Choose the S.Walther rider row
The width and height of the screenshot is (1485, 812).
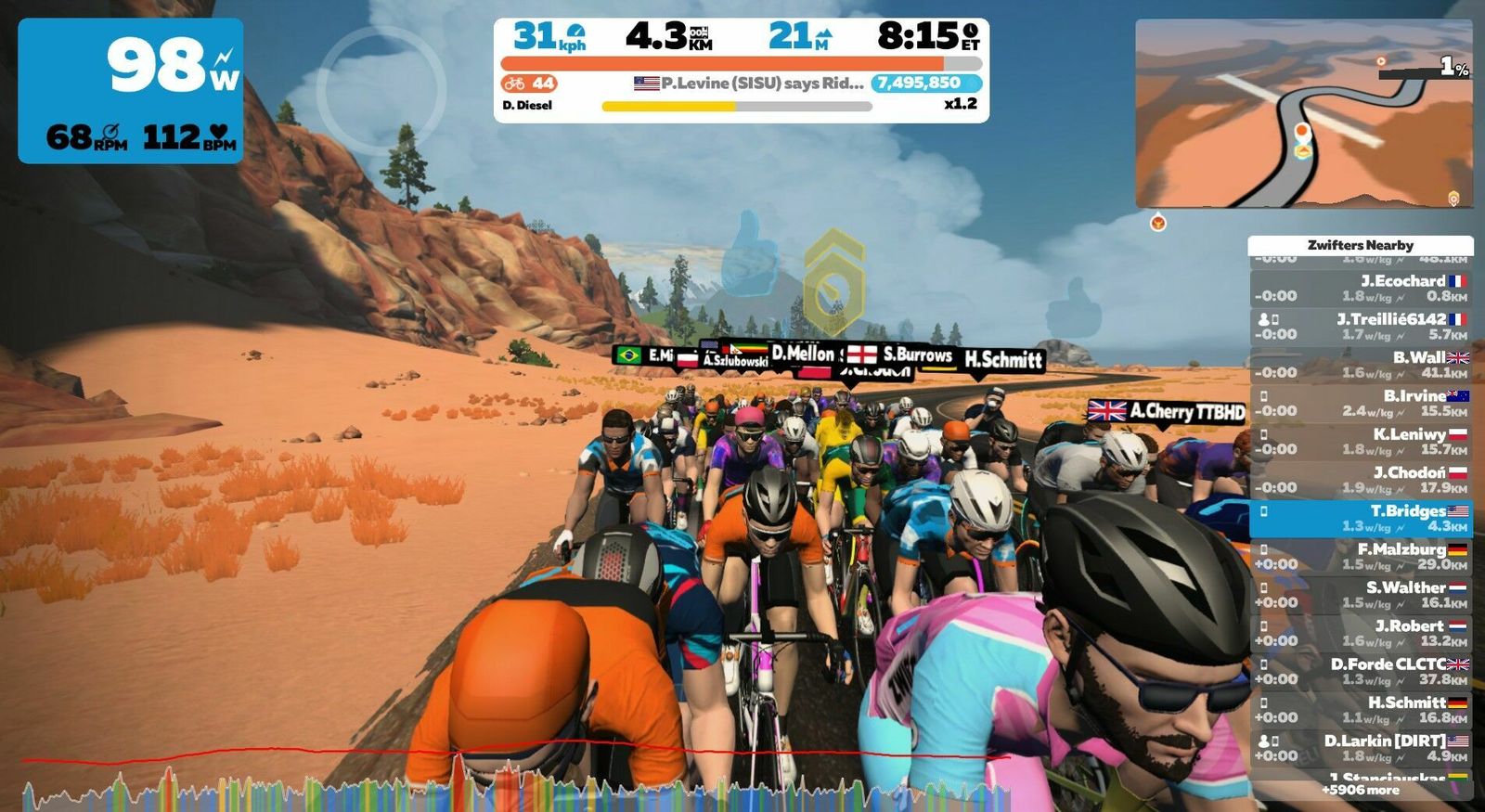coord(1361,595)
